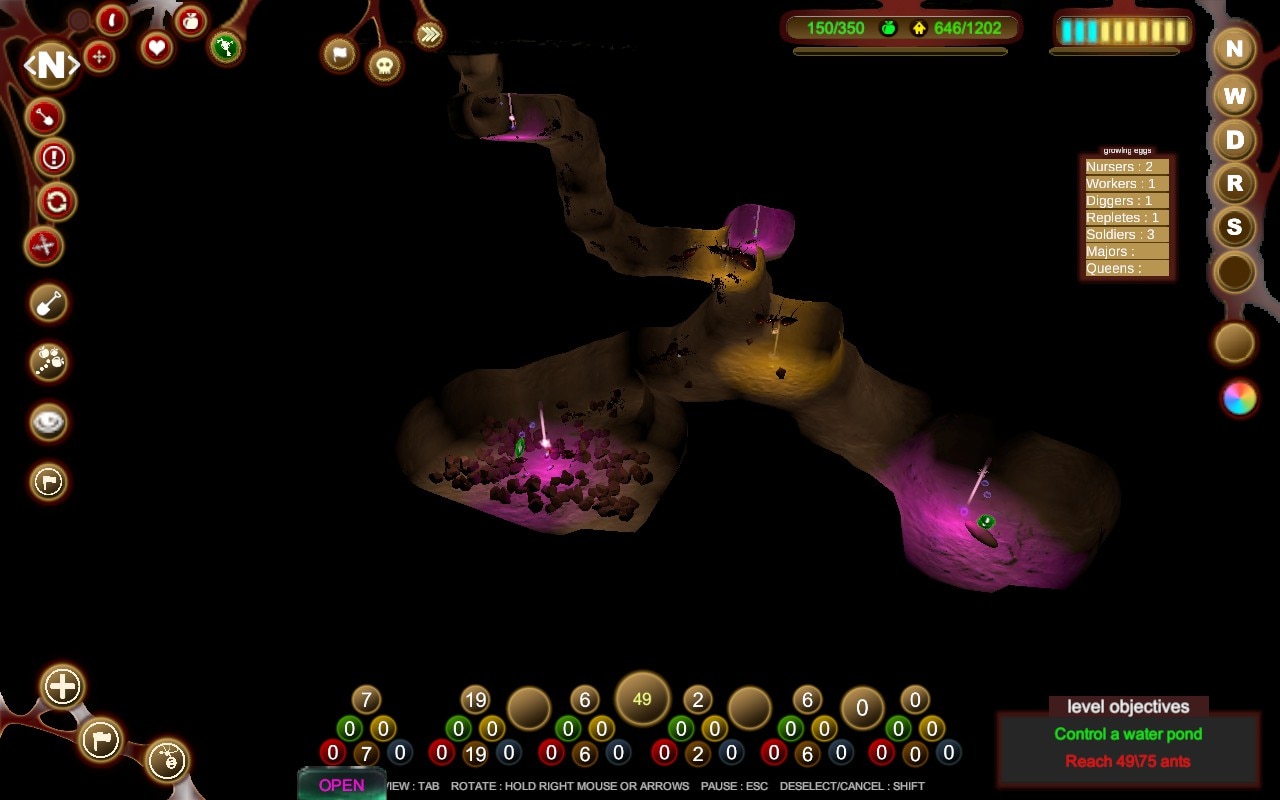Select the red heart icon

pos(156,47)
